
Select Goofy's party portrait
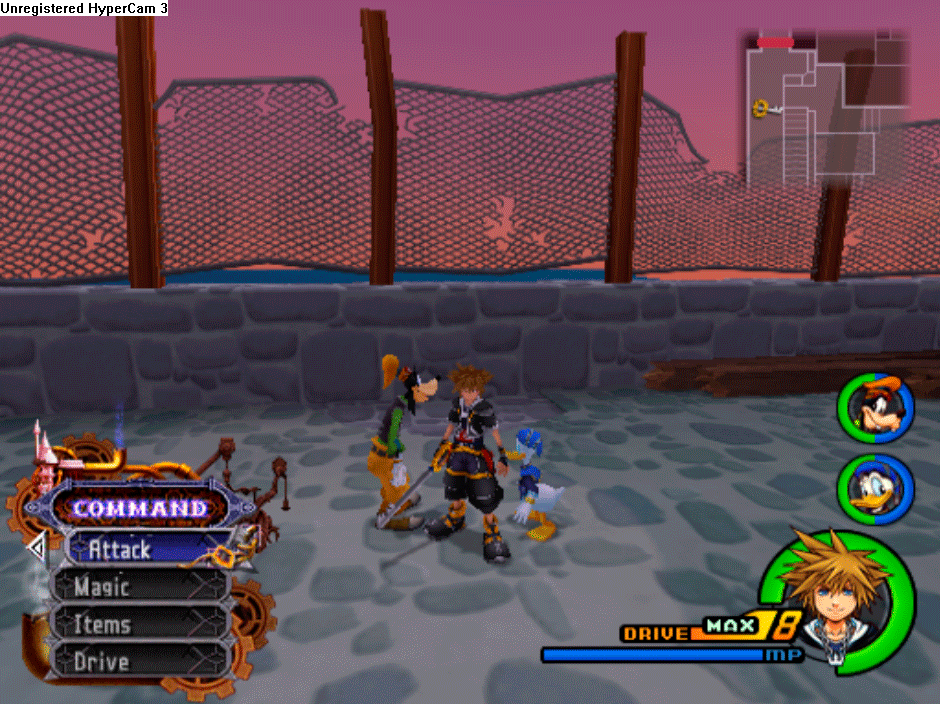tap(873, 408)
